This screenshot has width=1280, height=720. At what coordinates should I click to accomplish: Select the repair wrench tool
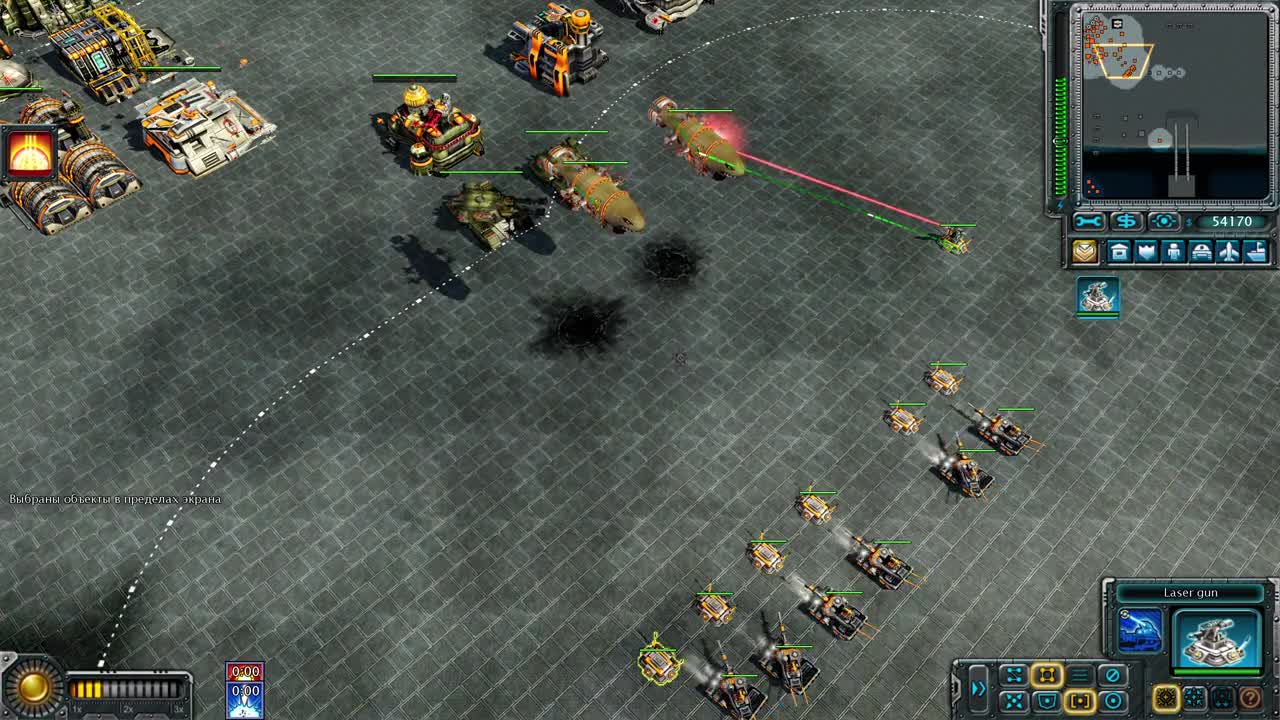click(1088, 222)
